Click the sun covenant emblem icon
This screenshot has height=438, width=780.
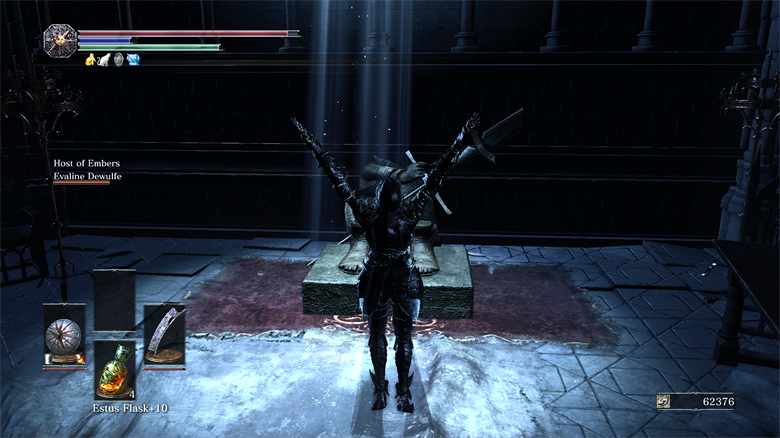click(x=60, y=41)
